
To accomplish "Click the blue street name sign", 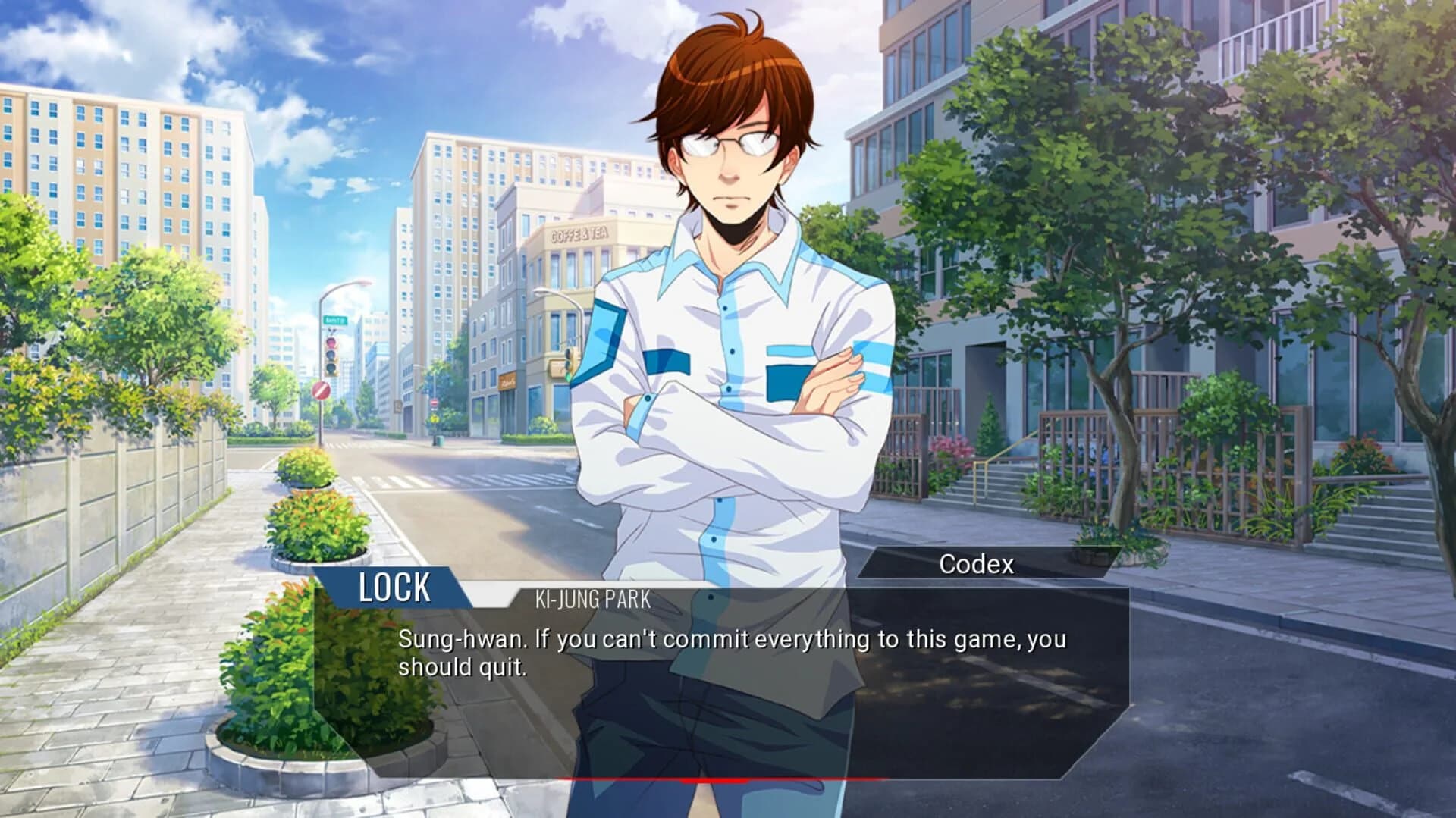I will [336, 320].
